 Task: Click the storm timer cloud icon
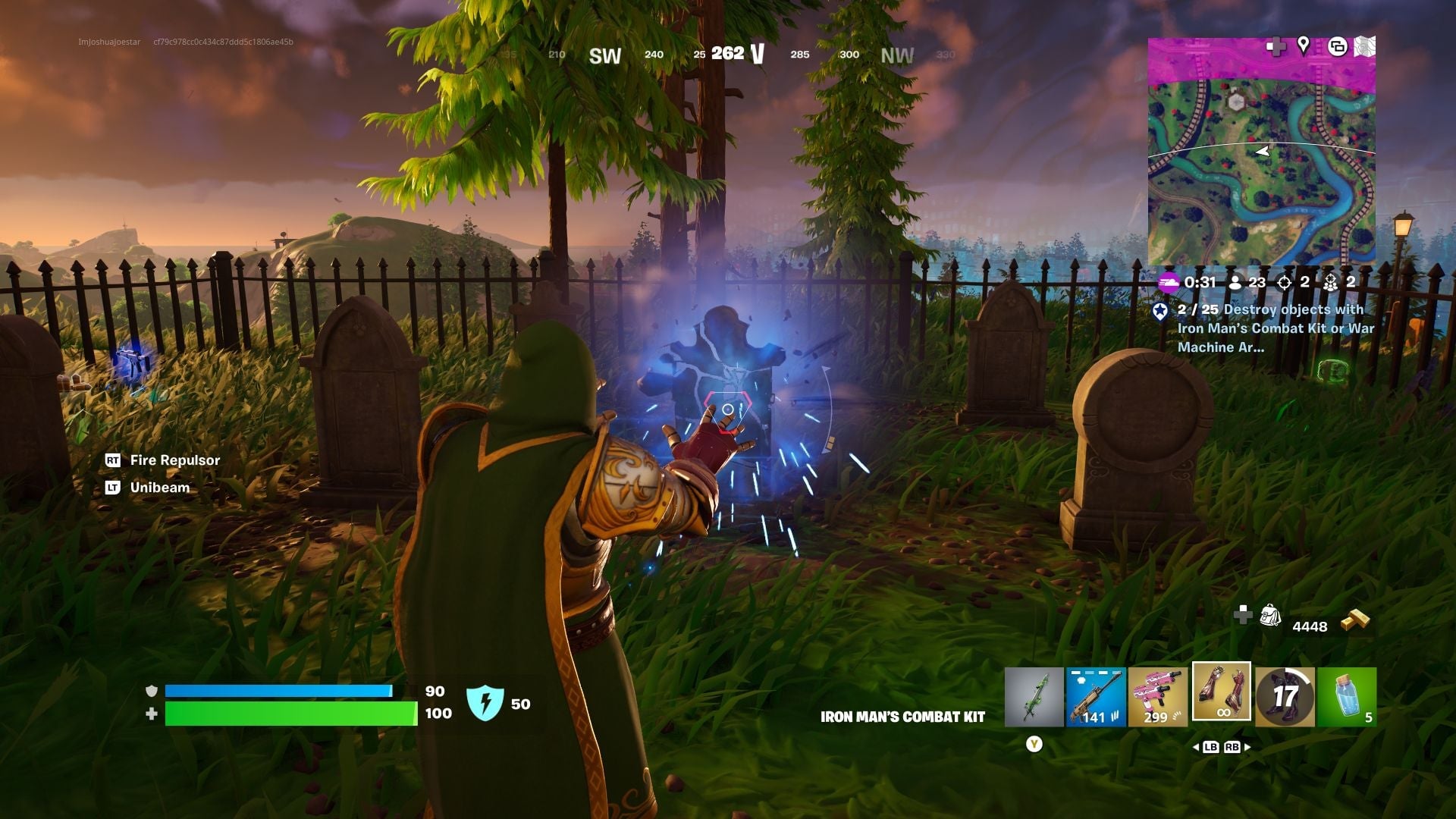pyautogui.click(x=1169, y=283)
